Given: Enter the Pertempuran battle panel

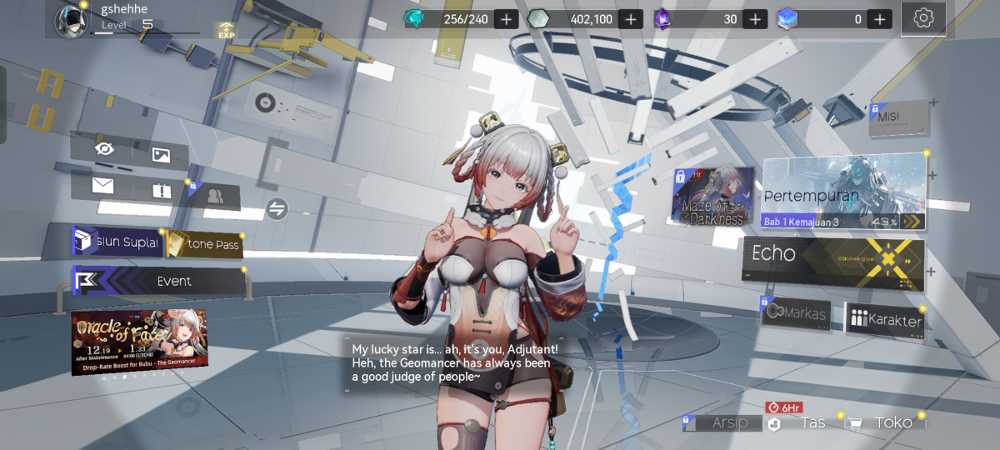Looking at the screenshot, I should 845,192.
